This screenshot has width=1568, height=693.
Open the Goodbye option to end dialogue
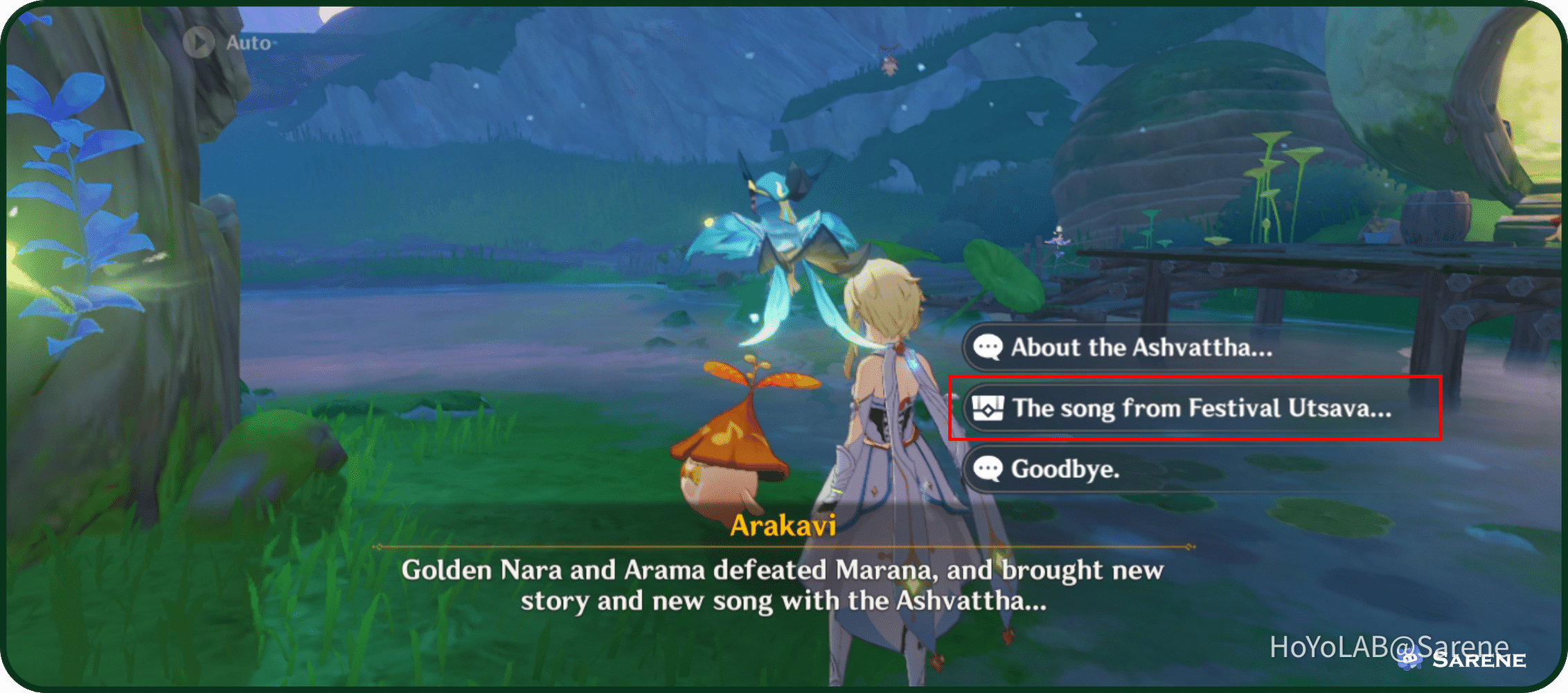pyautogui.click(x=1067, y=470)
